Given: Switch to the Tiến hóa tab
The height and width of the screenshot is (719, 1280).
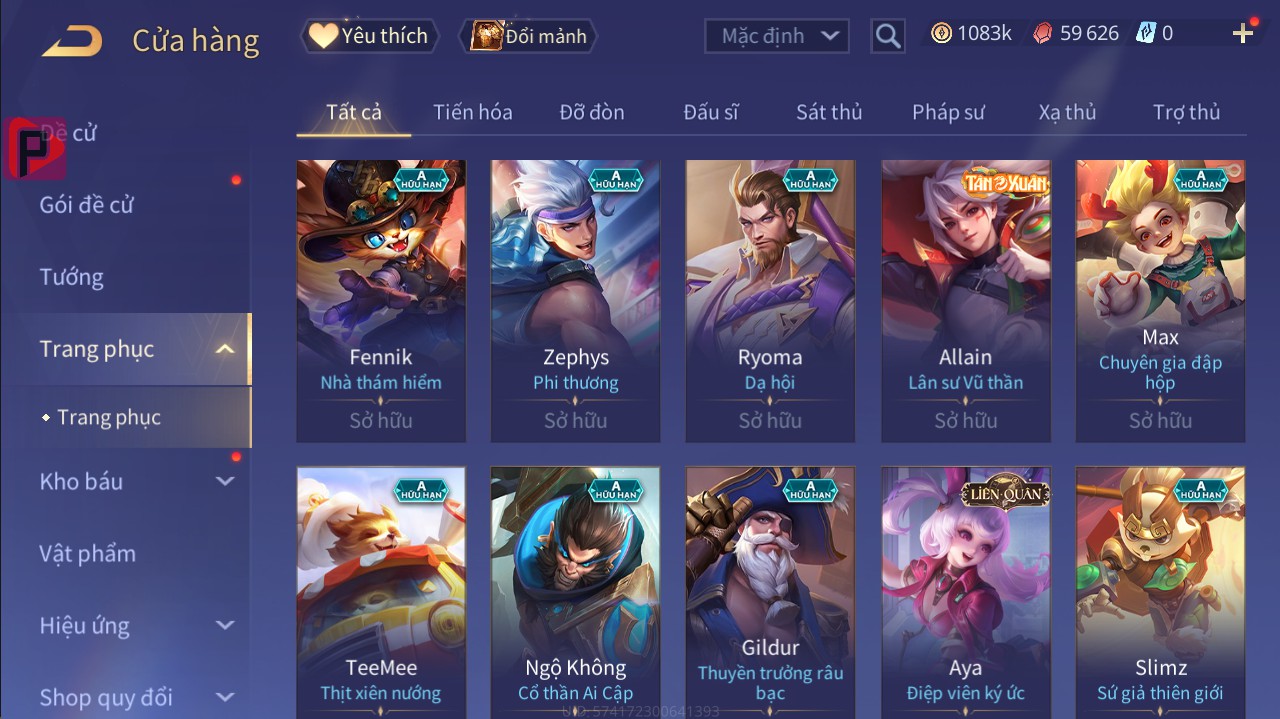Looking at the screenshot, I should click(472, 112).
